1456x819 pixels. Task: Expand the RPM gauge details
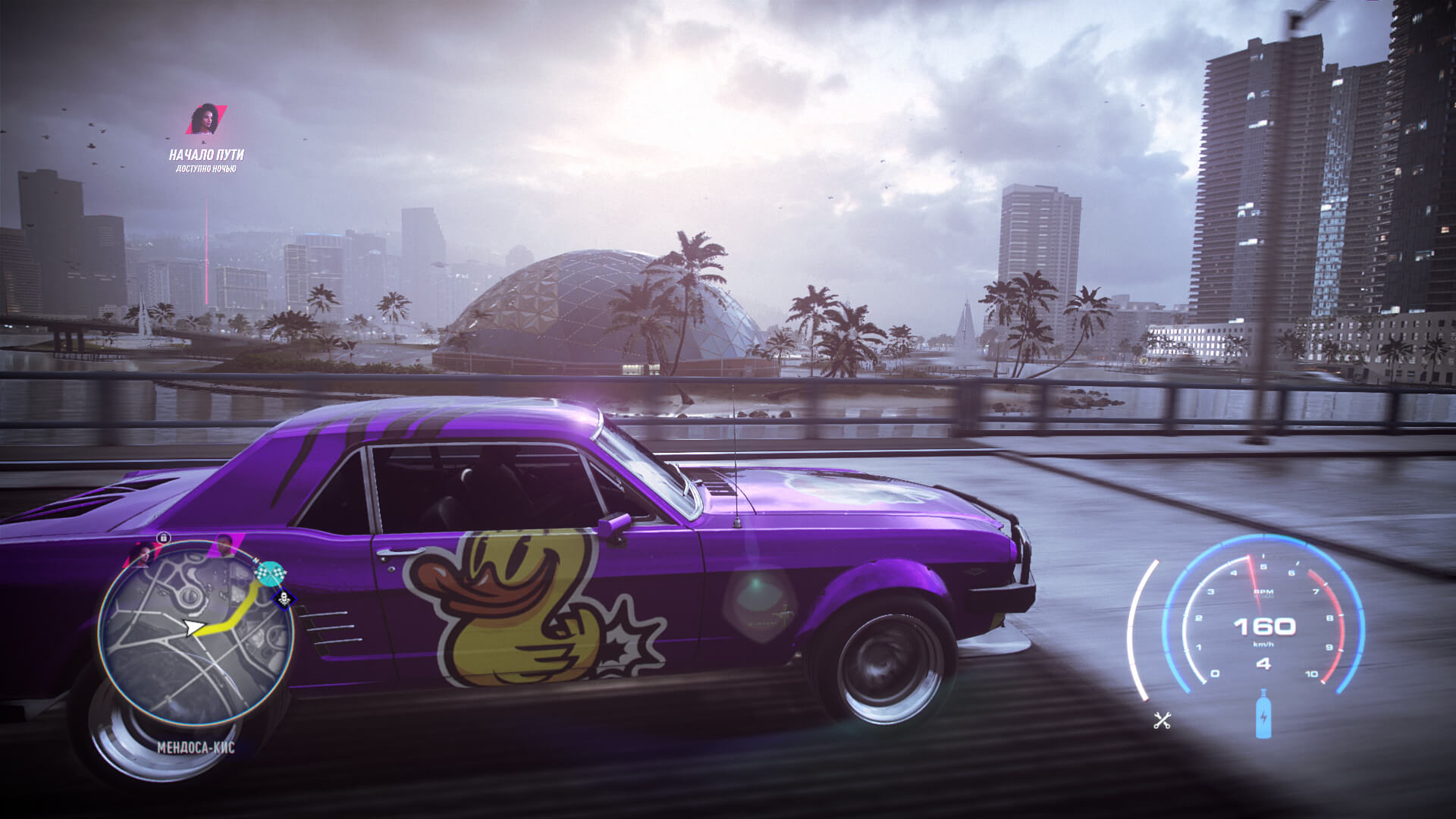click(x=1263, y=593)
